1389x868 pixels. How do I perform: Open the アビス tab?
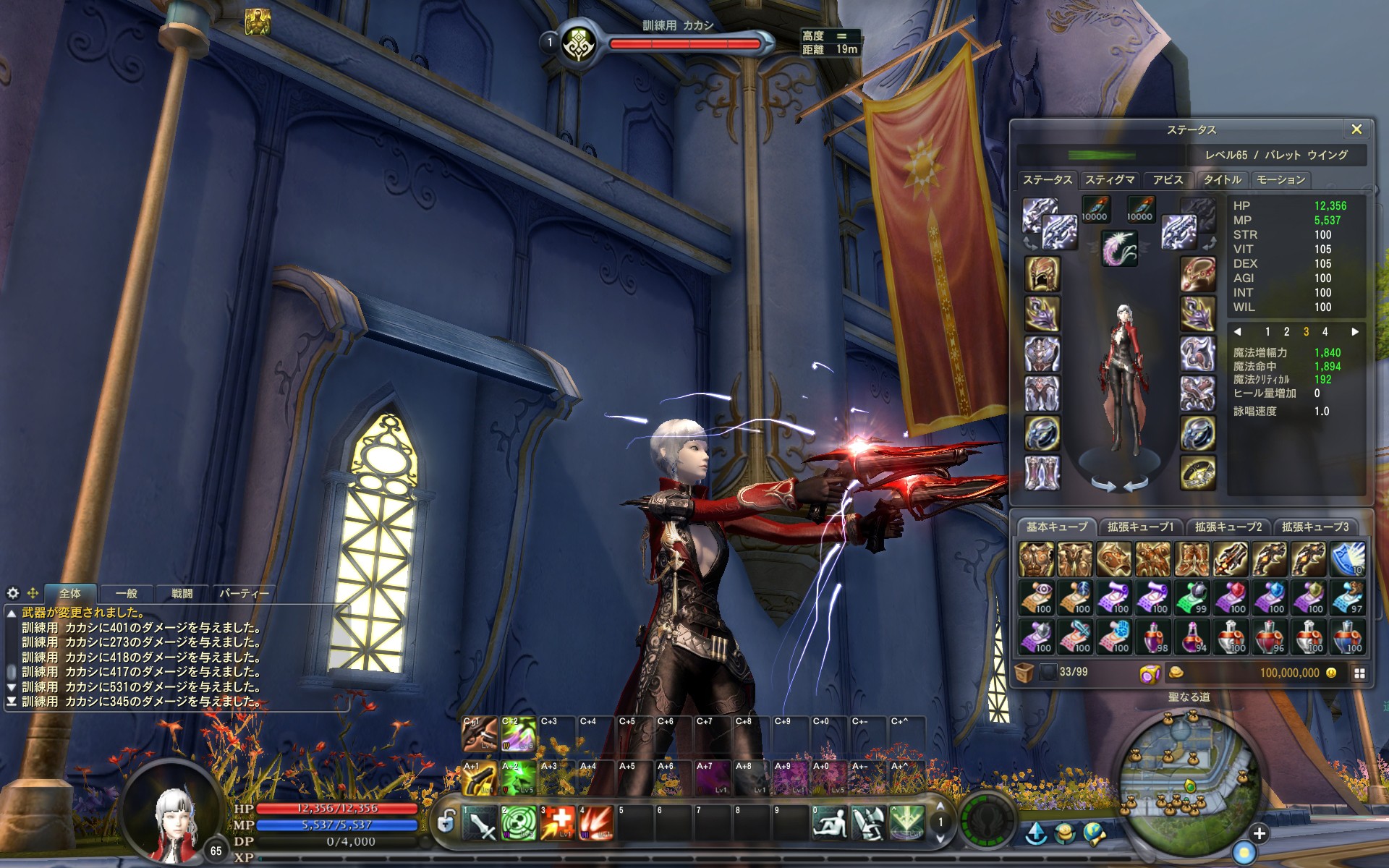click(1168, 180)
